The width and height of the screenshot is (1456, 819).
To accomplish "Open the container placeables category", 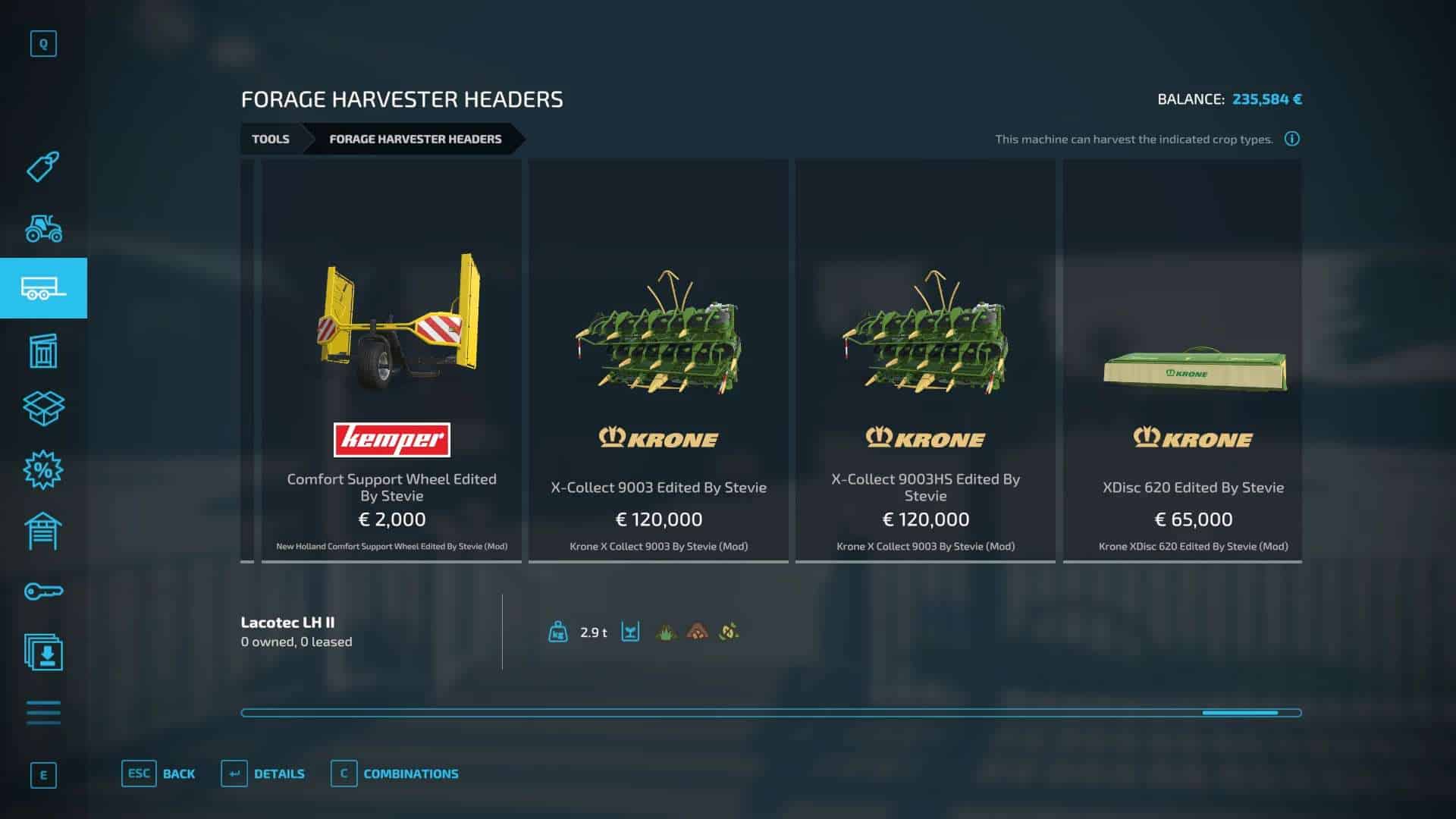I will 43,350.
